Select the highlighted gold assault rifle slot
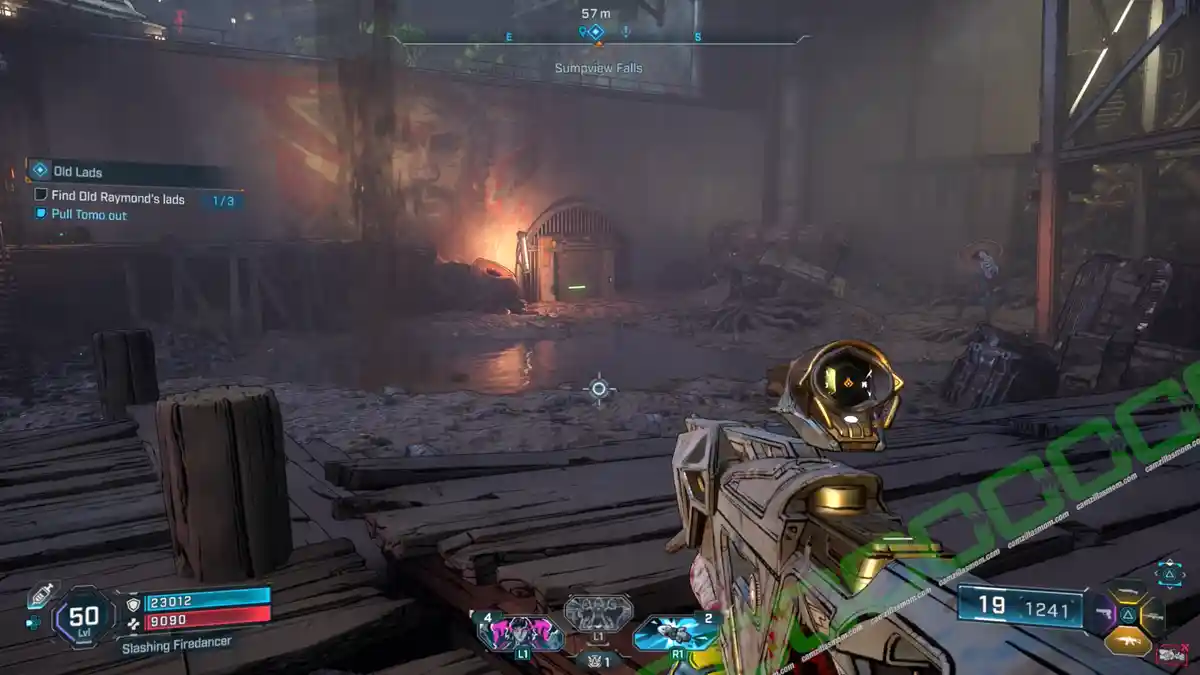The image size is (1200, 675). point(1127,641)
